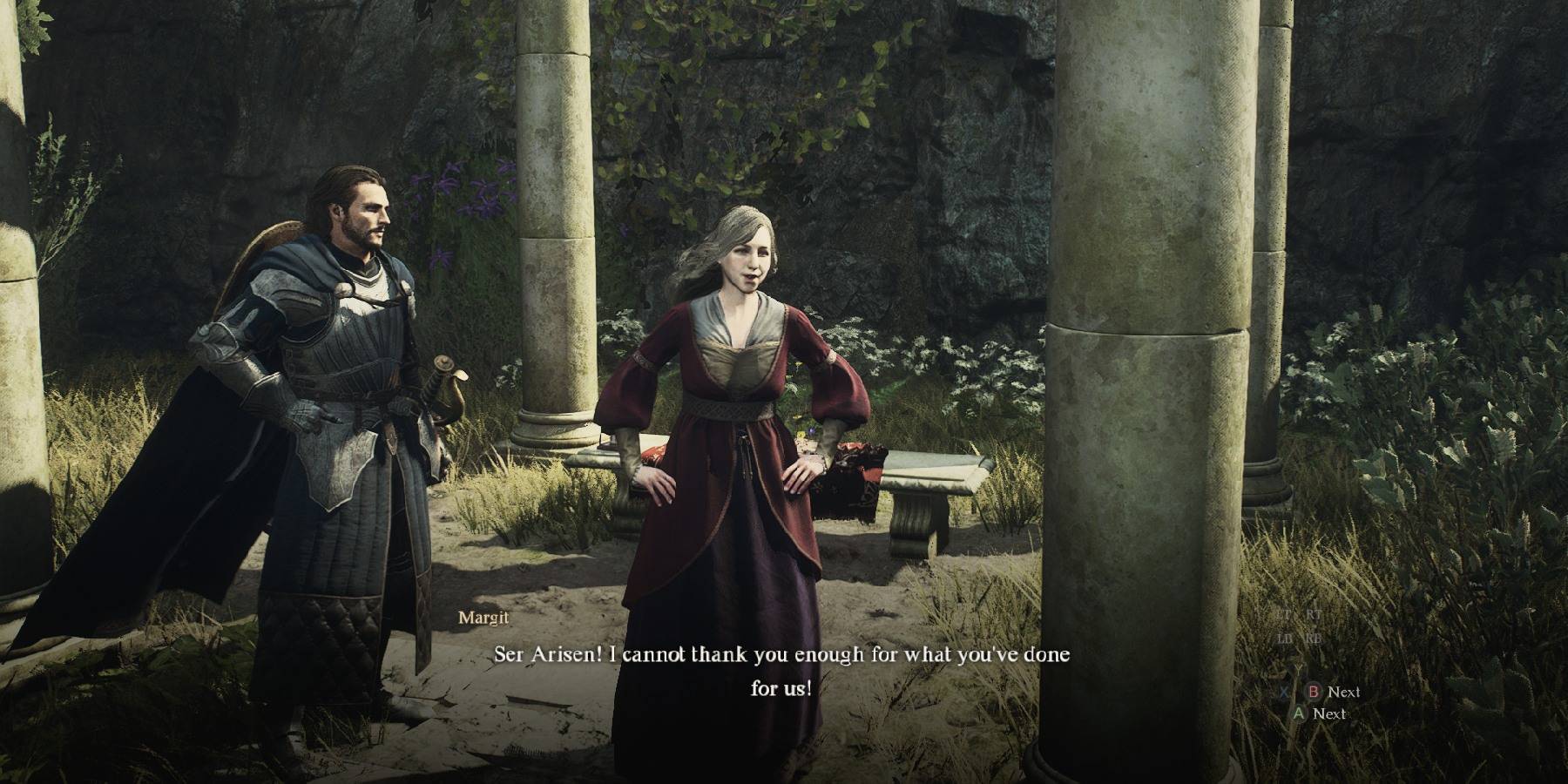Select Next beside the B button
This screenshot has width=1568, height=784.
pos(1344,692)
